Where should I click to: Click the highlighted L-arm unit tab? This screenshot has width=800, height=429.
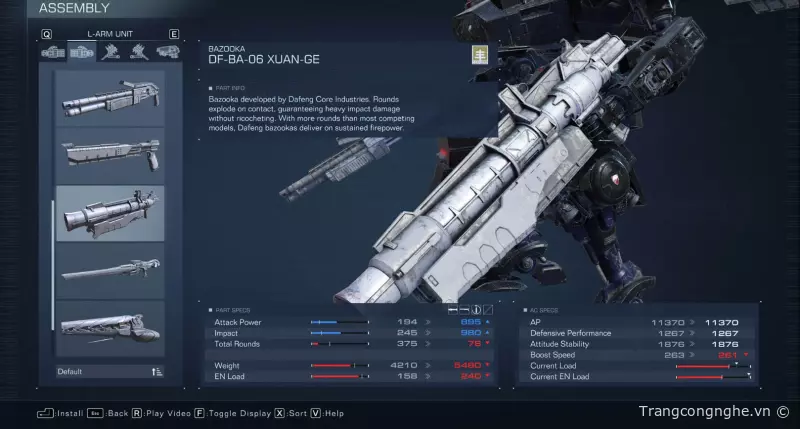point(80,51)
